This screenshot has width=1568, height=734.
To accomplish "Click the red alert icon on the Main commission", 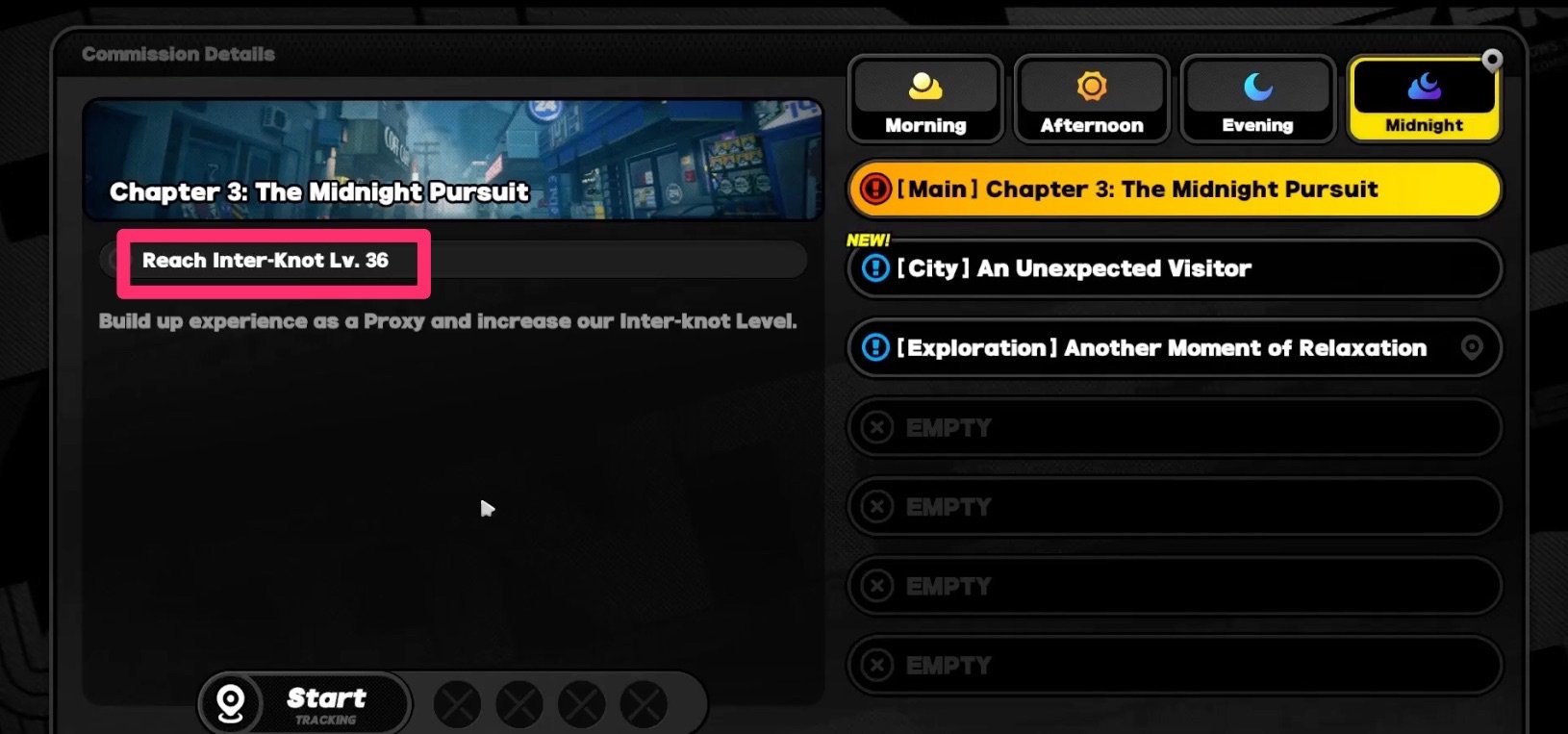I will [x=874, y=189].
